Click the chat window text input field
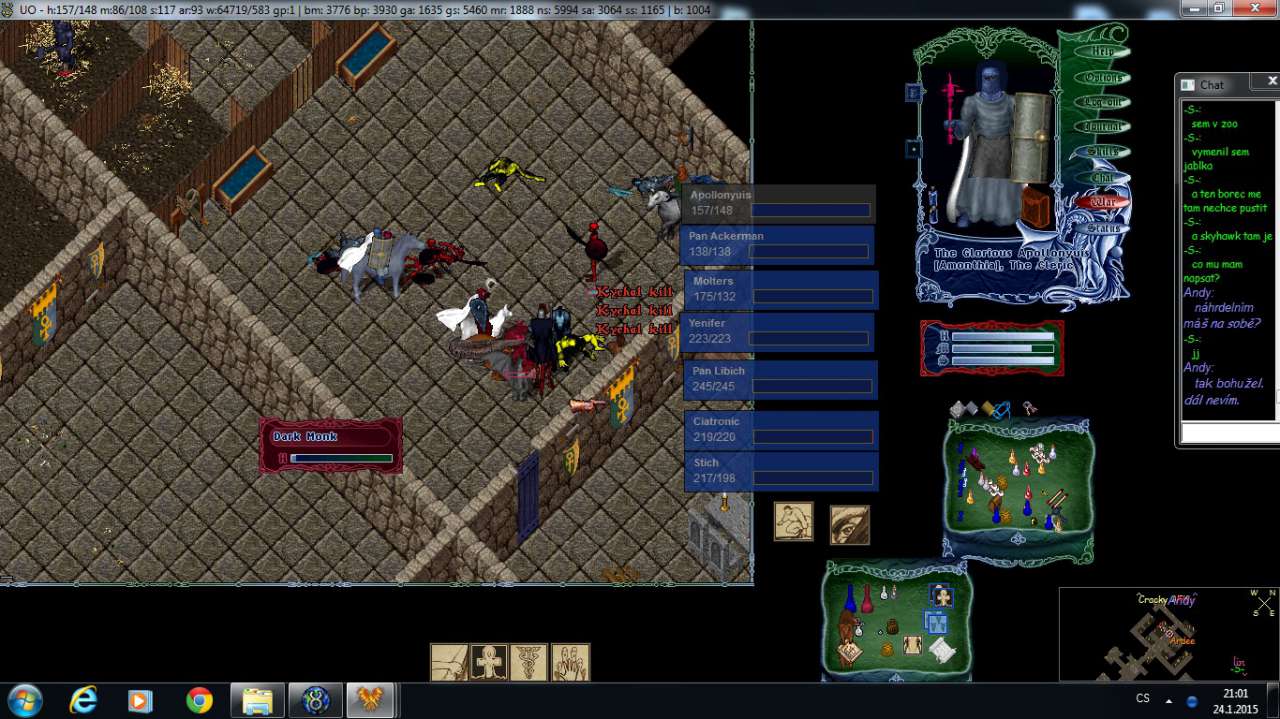1280x719 pixels. (1229, 433)
